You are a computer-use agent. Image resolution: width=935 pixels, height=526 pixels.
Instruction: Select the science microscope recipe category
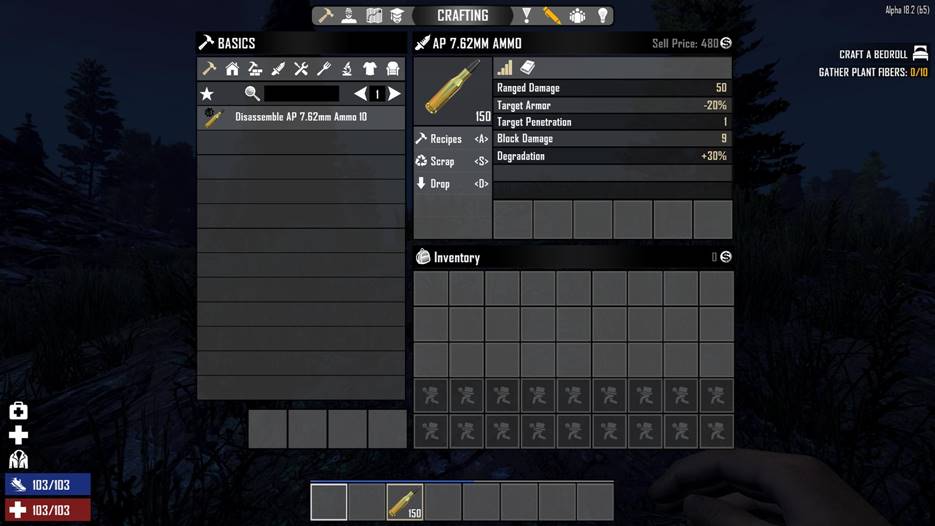pos(347,69)
